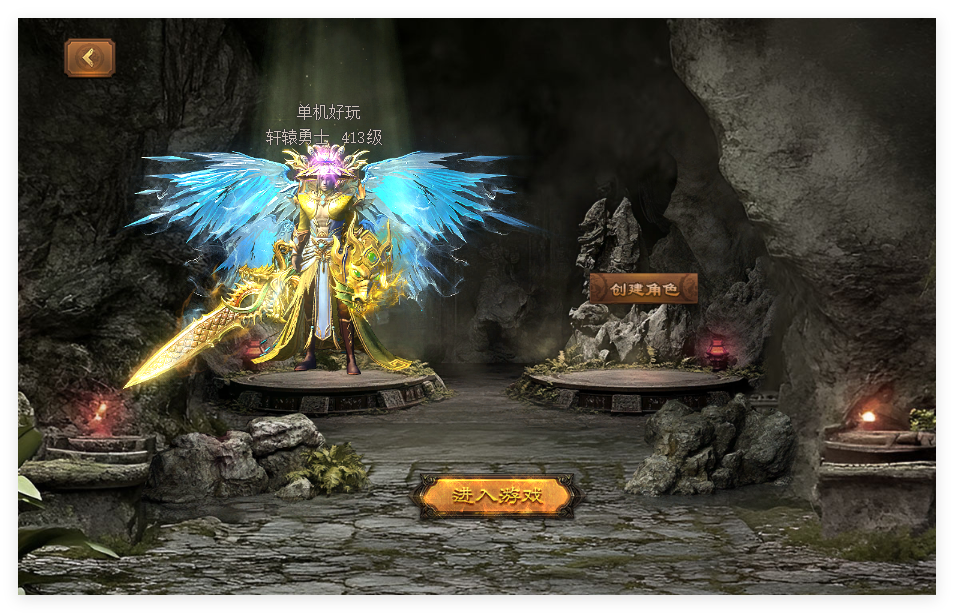Select the 轩辕勇士 level 413 character
This screenshot has height=613, width=954.
pyautogui.click(x=324, y=270)
